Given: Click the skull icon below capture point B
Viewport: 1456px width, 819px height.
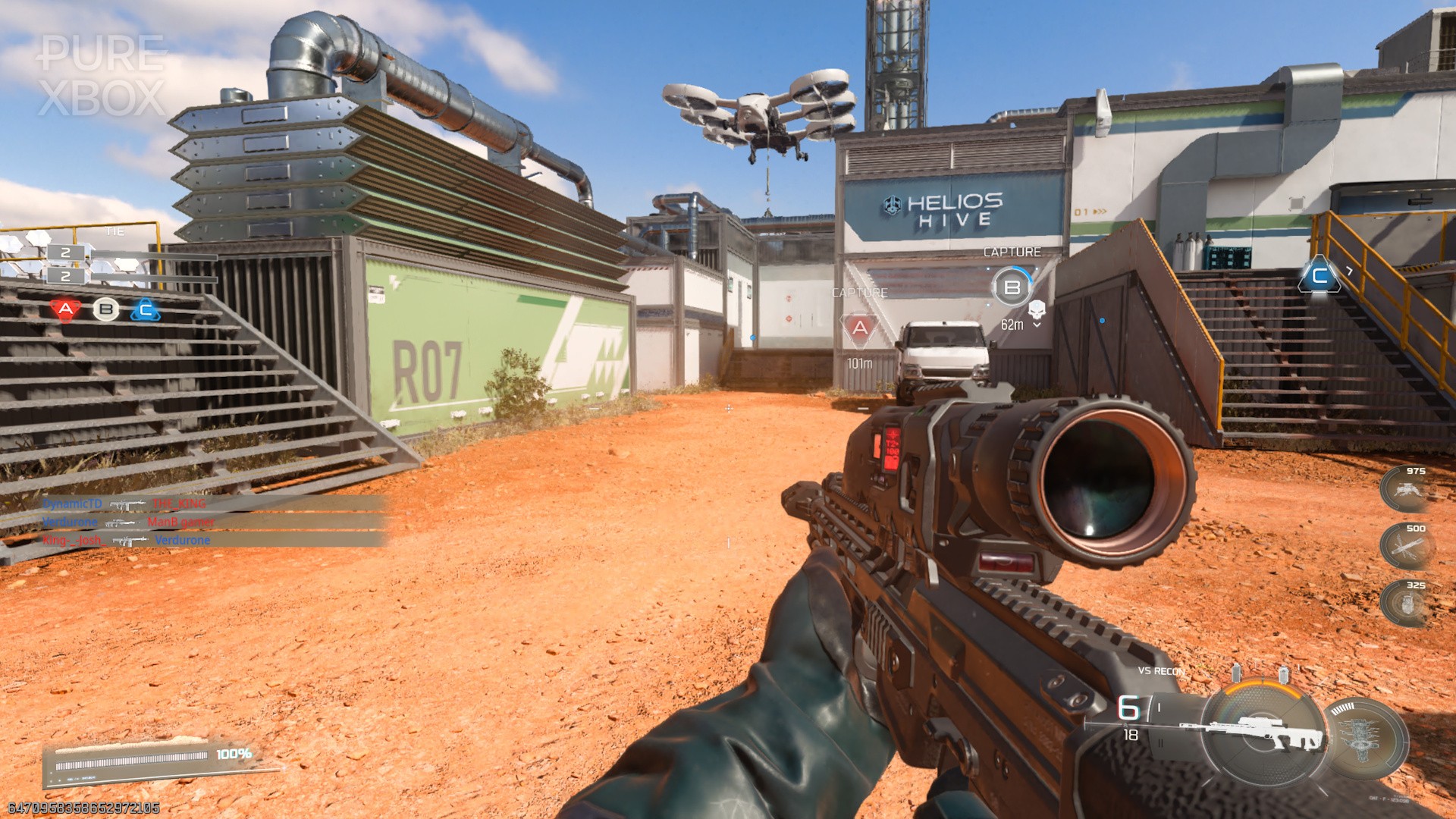Looking at the screenshot, I should (x=1037, y=310).
